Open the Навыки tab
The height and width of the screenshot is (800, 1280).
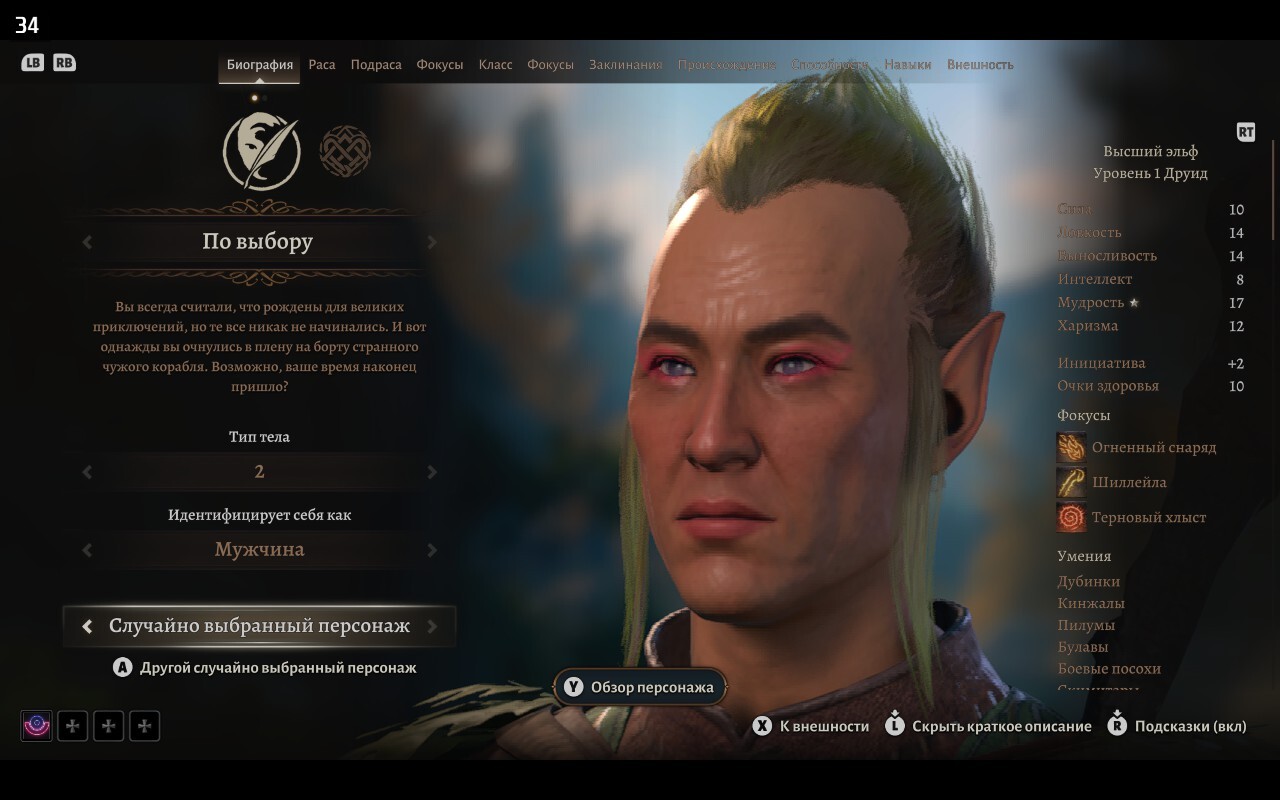point(907,65)
